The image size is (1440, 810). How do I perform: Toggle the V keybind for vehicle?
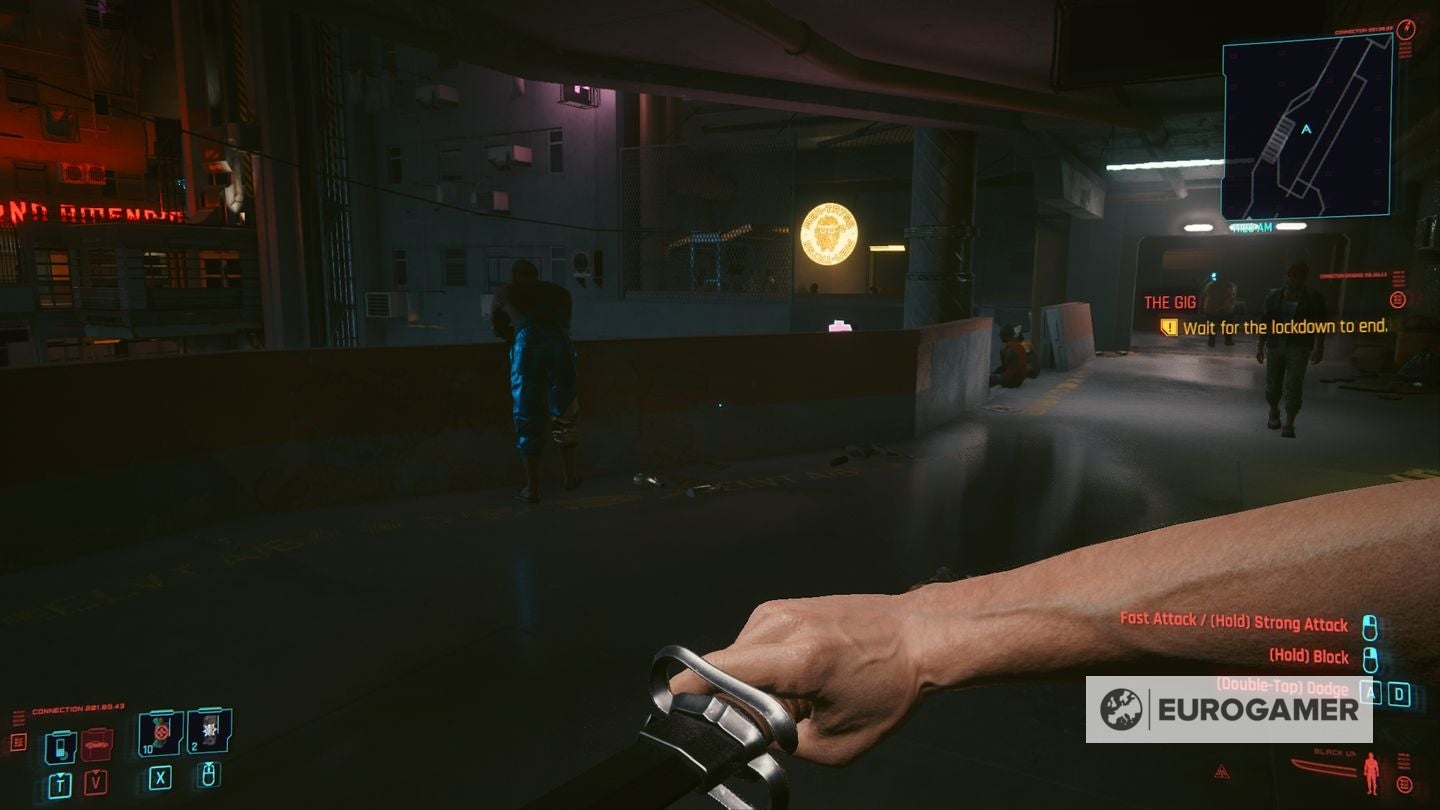coord(96,781)
